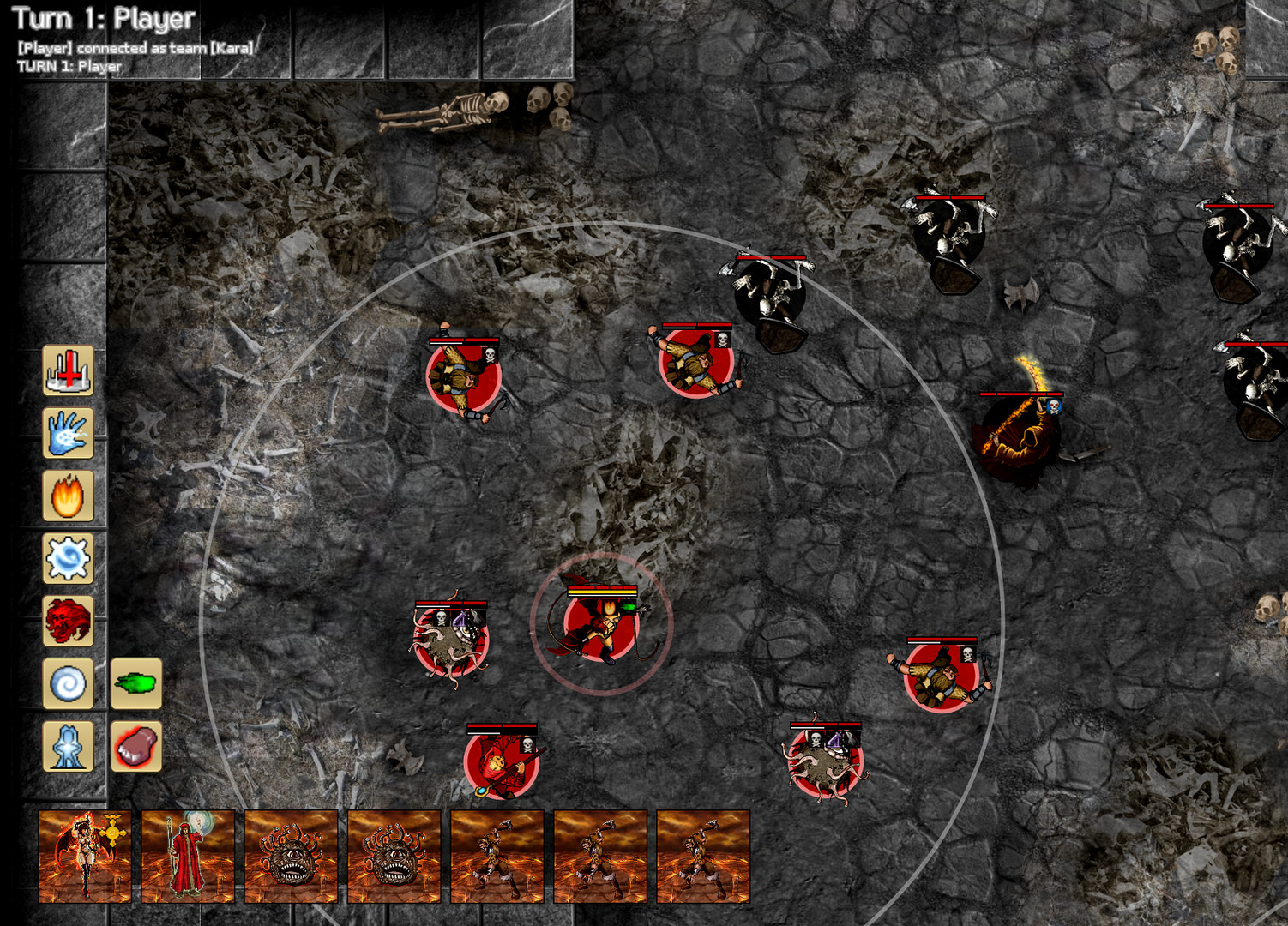Click the flaming scorpion token on the map
This screenshot has height=926, width=1288.
(1020, 437)
